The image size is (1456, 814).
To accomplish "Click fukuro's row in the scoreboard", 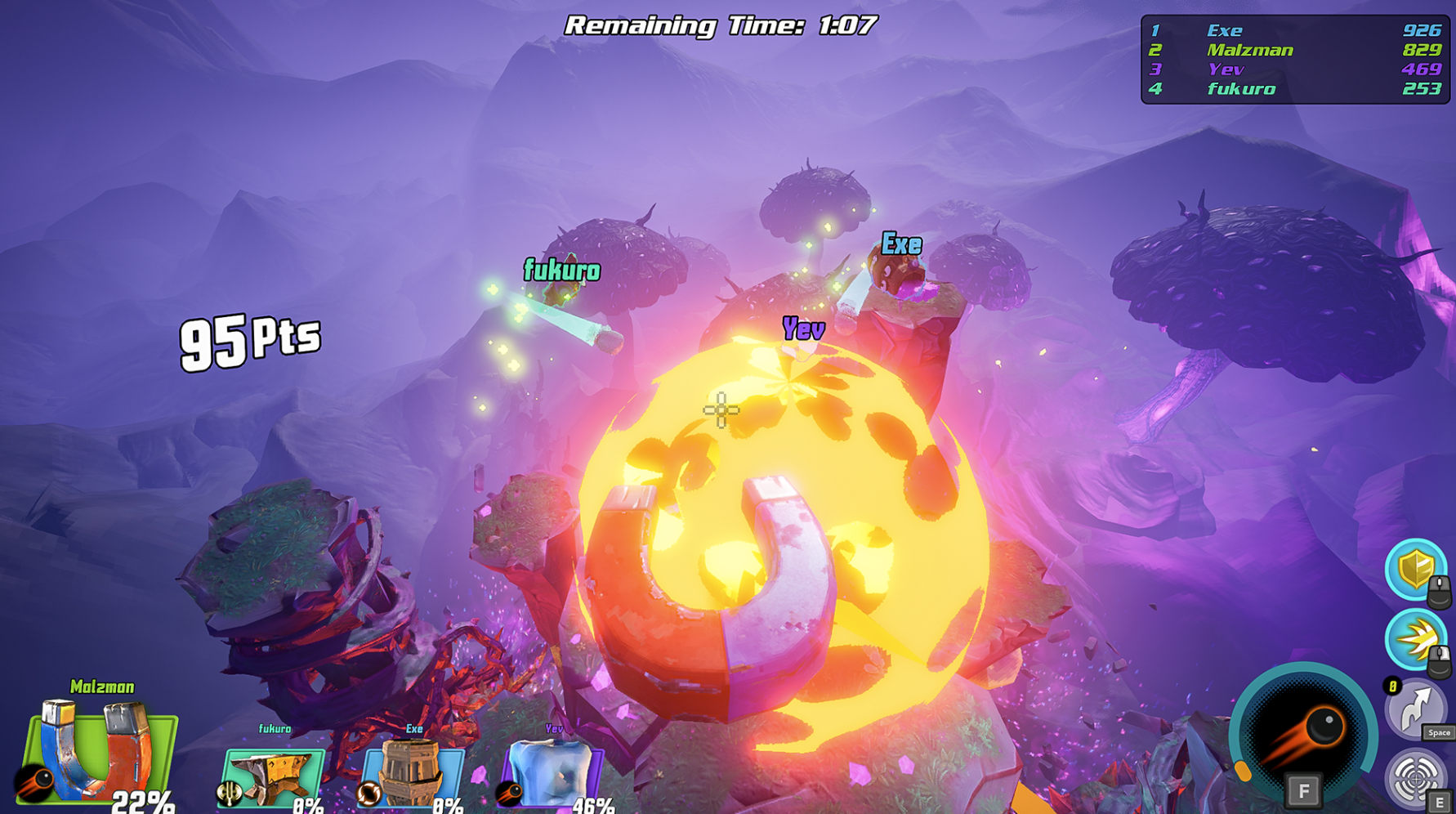I will [1295, 89].
